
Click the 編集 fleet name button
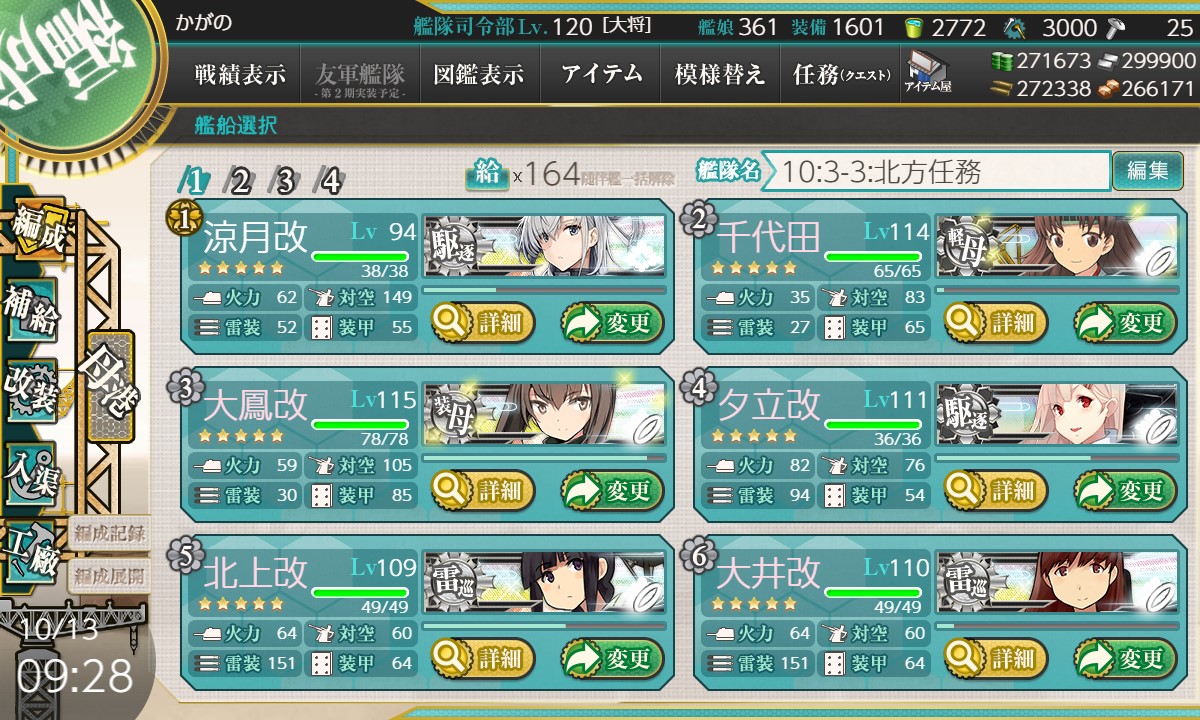[1147, 171]
